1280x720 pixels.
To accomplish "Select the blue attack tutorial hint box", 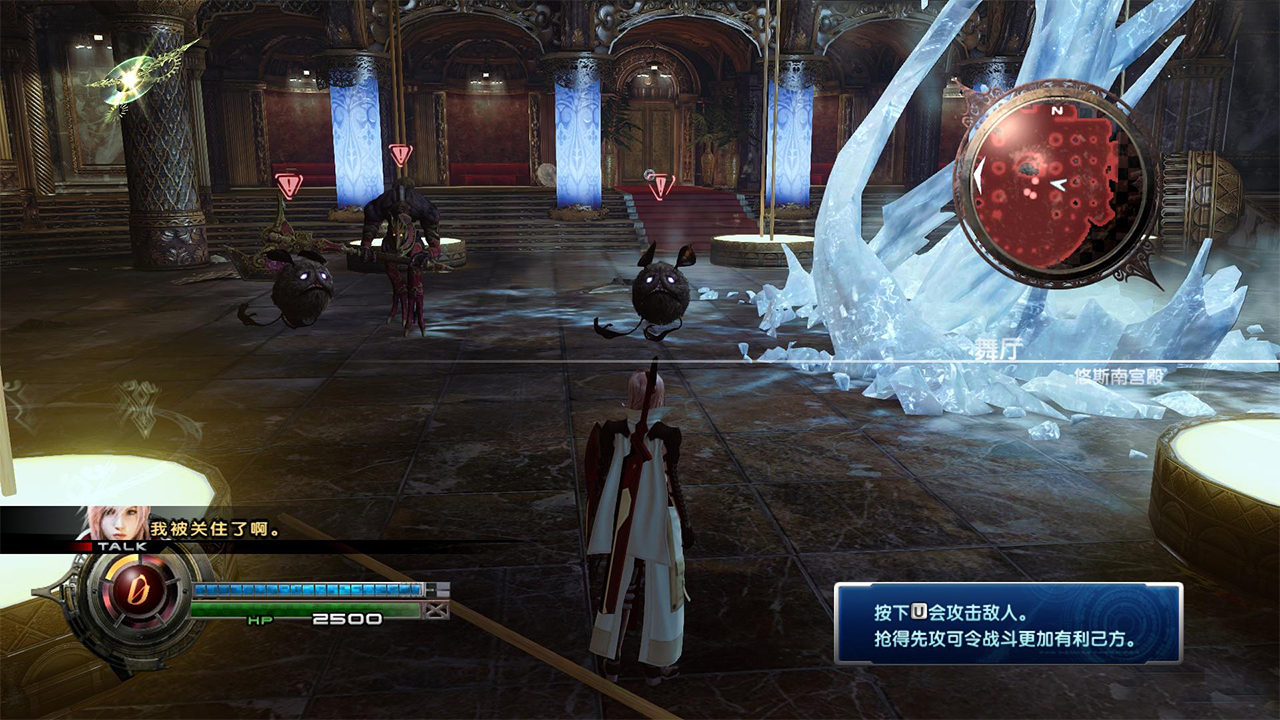I will (1008, 624).
